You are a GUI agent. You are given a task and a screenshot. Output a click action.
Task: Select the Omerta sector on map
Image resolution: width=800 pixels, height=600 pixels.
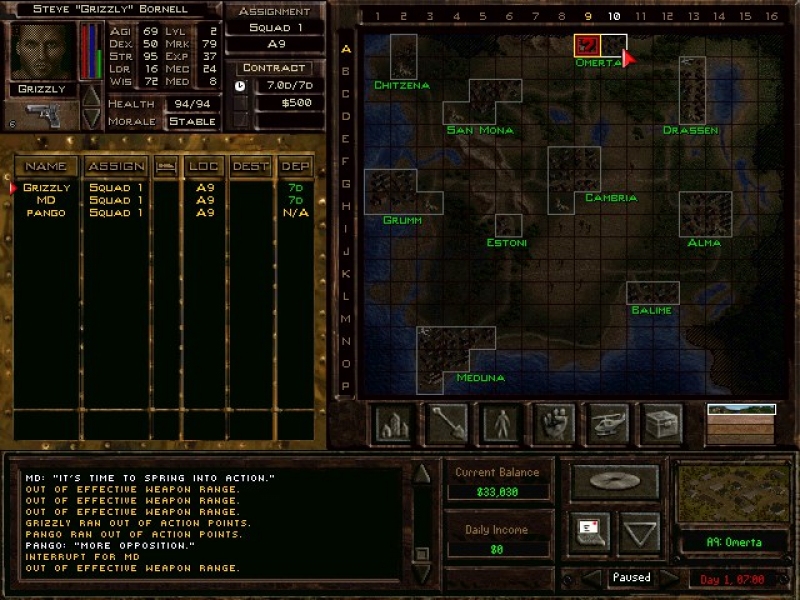(x=587, y=46)
